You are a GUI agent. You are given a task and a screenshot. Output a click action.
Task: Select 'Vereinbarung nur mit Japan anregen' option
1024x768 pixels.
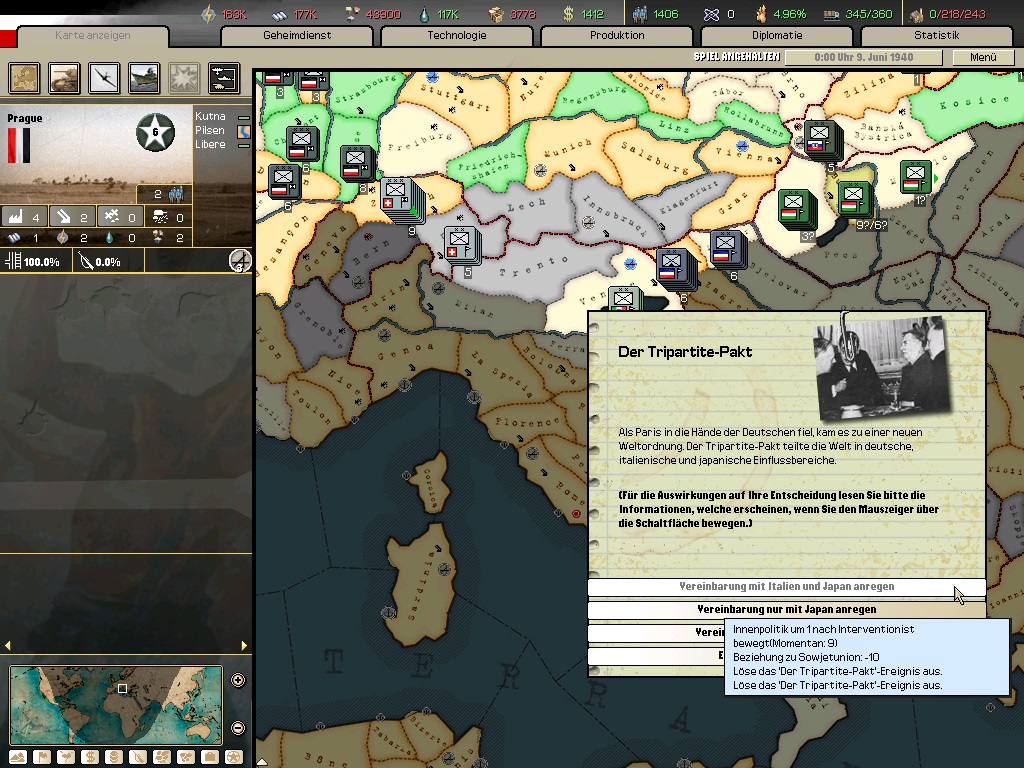tap(786, 609)
